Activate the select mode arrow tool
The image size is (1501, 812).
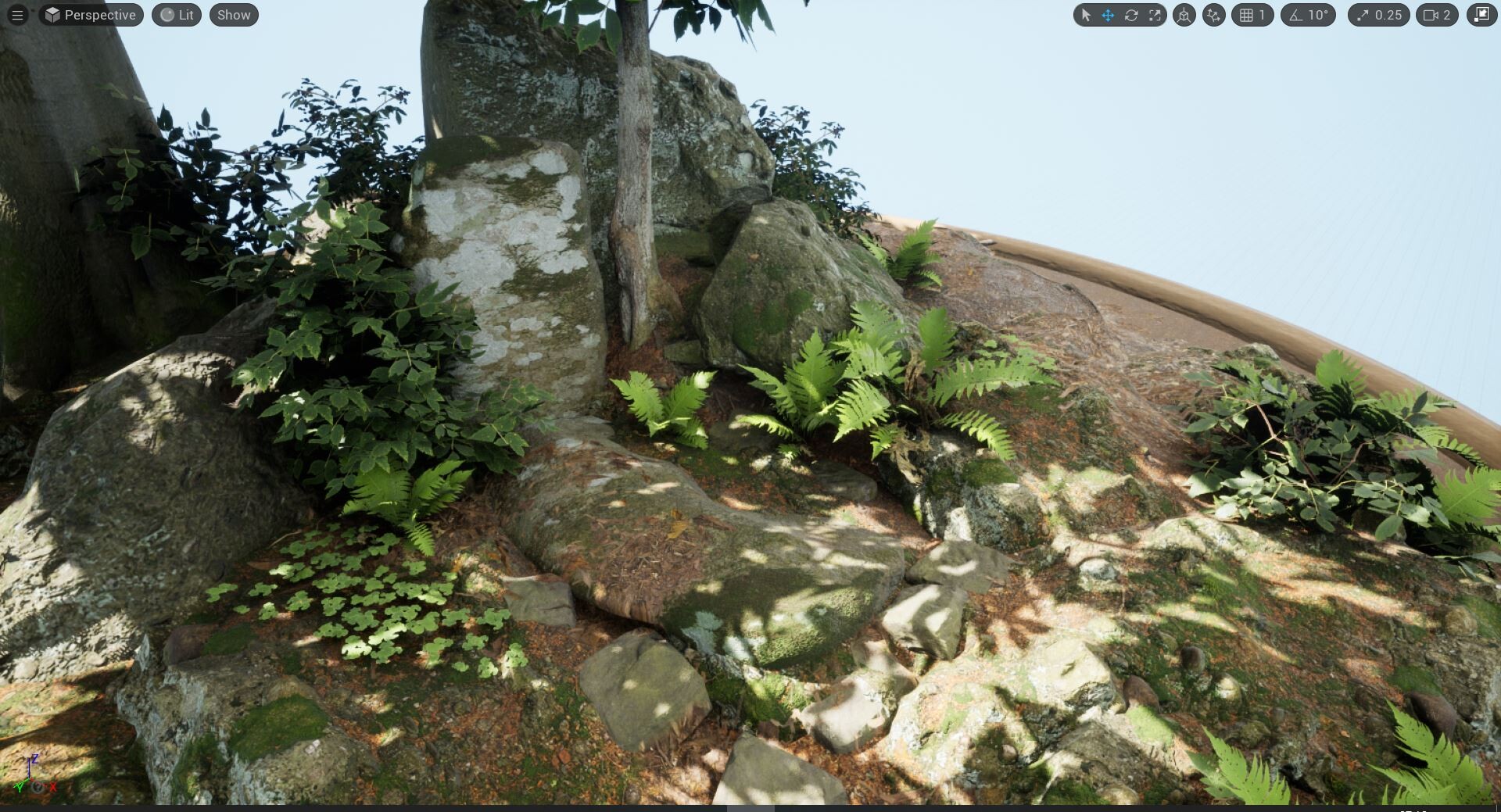[1085, 15]
